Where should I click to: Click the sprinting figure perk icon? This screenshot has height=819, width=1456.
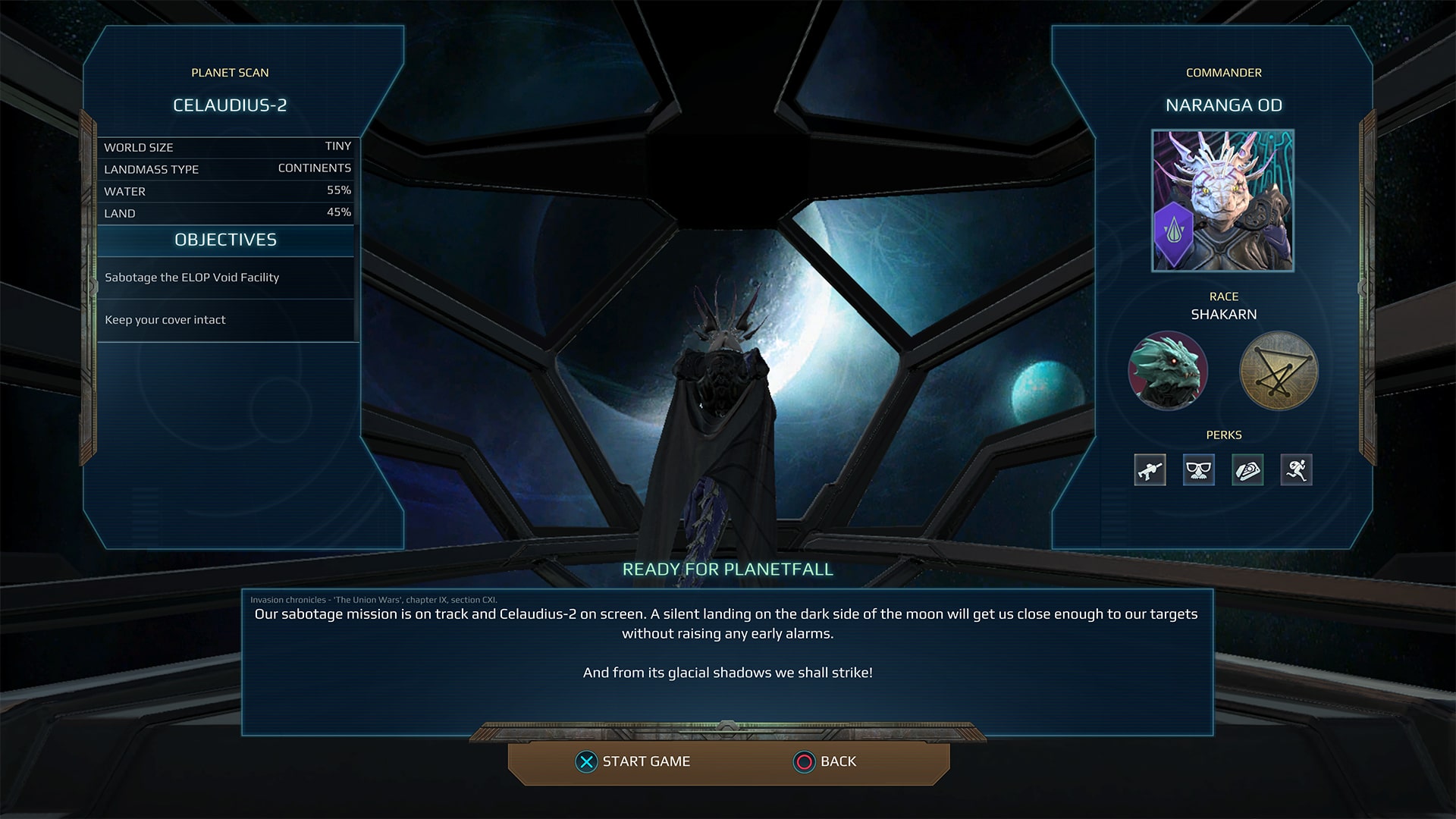pyautogui.click(x=1297, y=470)
